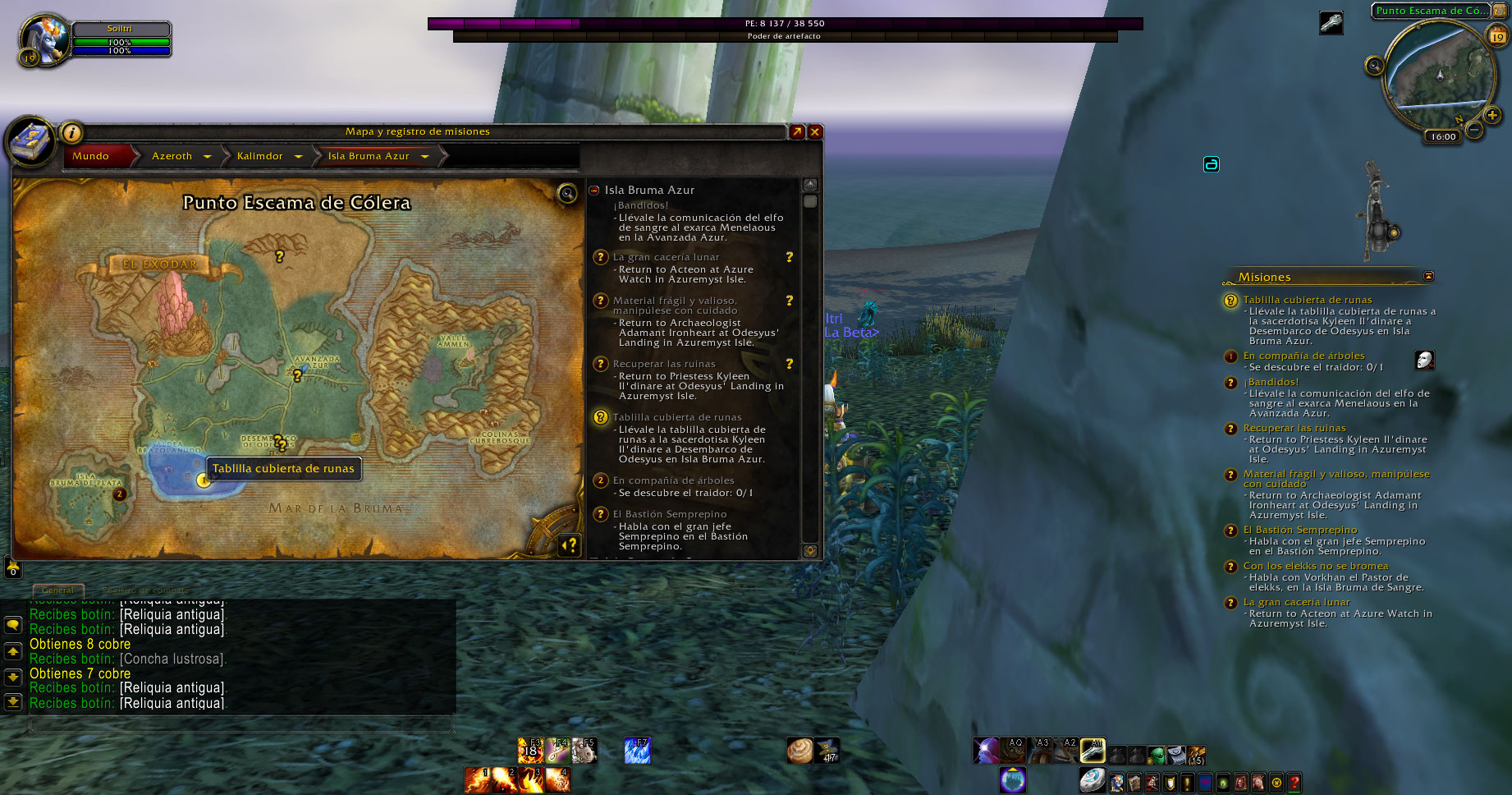Viewport: 1512px width, 795px height.
Task: Maximize the map window with arrow button
Action: [796, 131]
